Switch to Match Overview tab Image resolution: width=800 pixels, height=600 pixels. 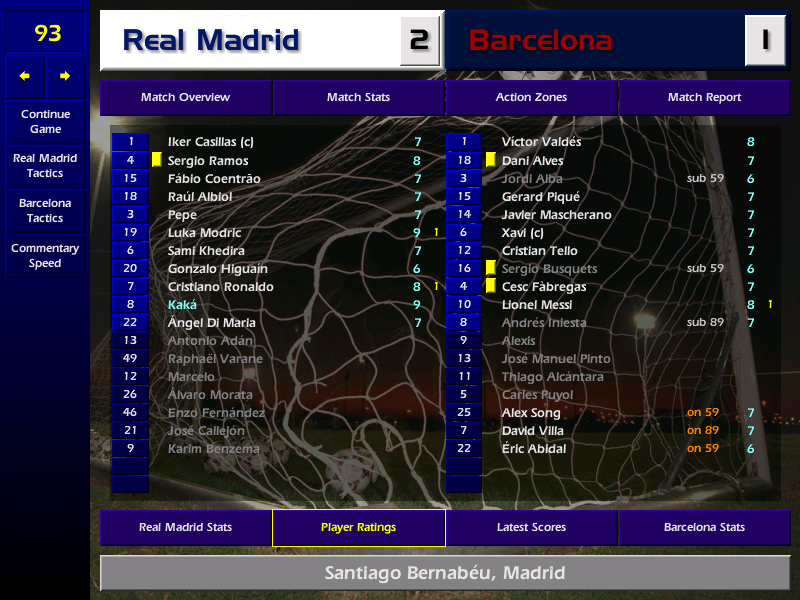tap(185, 98)
